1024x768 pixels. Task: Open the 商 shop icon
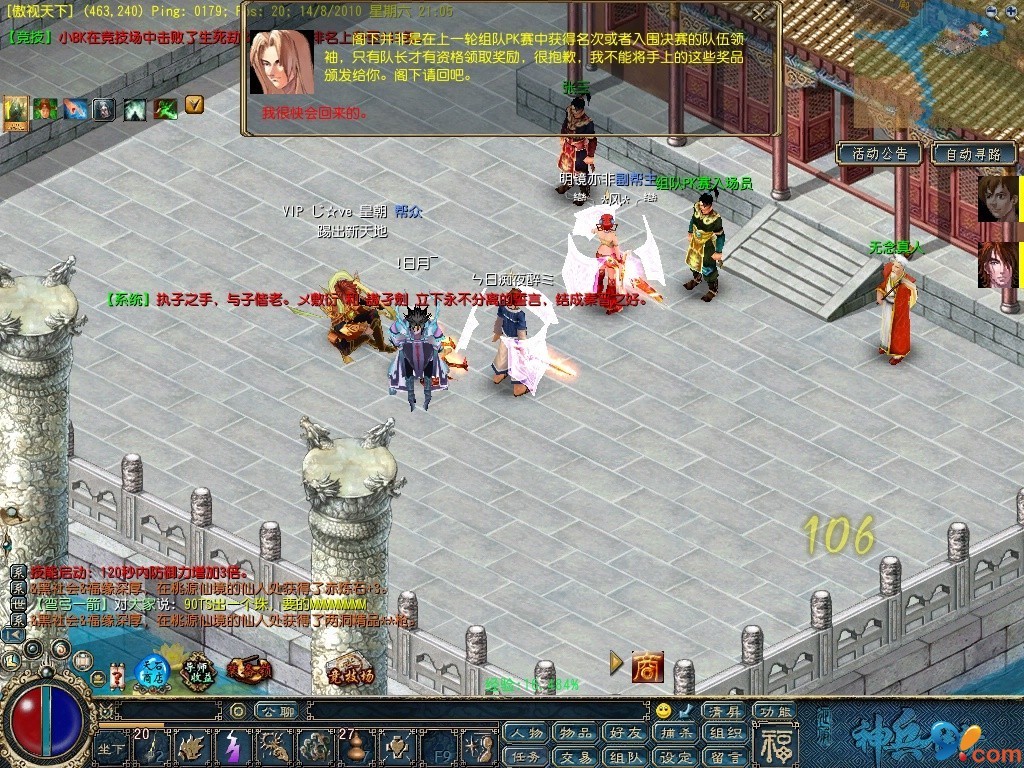(647, 667)
